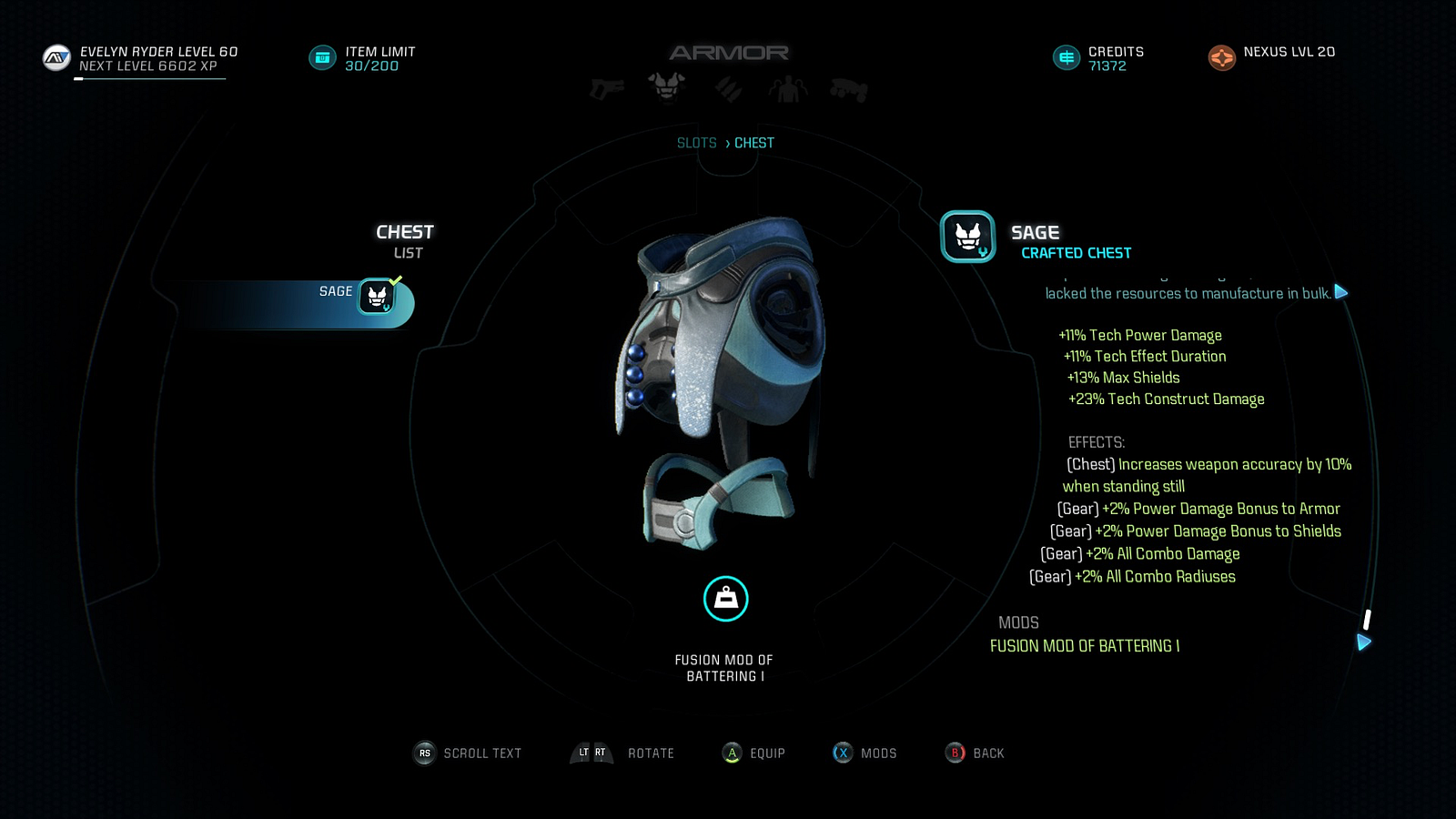Switch to the armor category tab
The width and height of the screenshot is (1456, 819).
[x=667, y=87]
